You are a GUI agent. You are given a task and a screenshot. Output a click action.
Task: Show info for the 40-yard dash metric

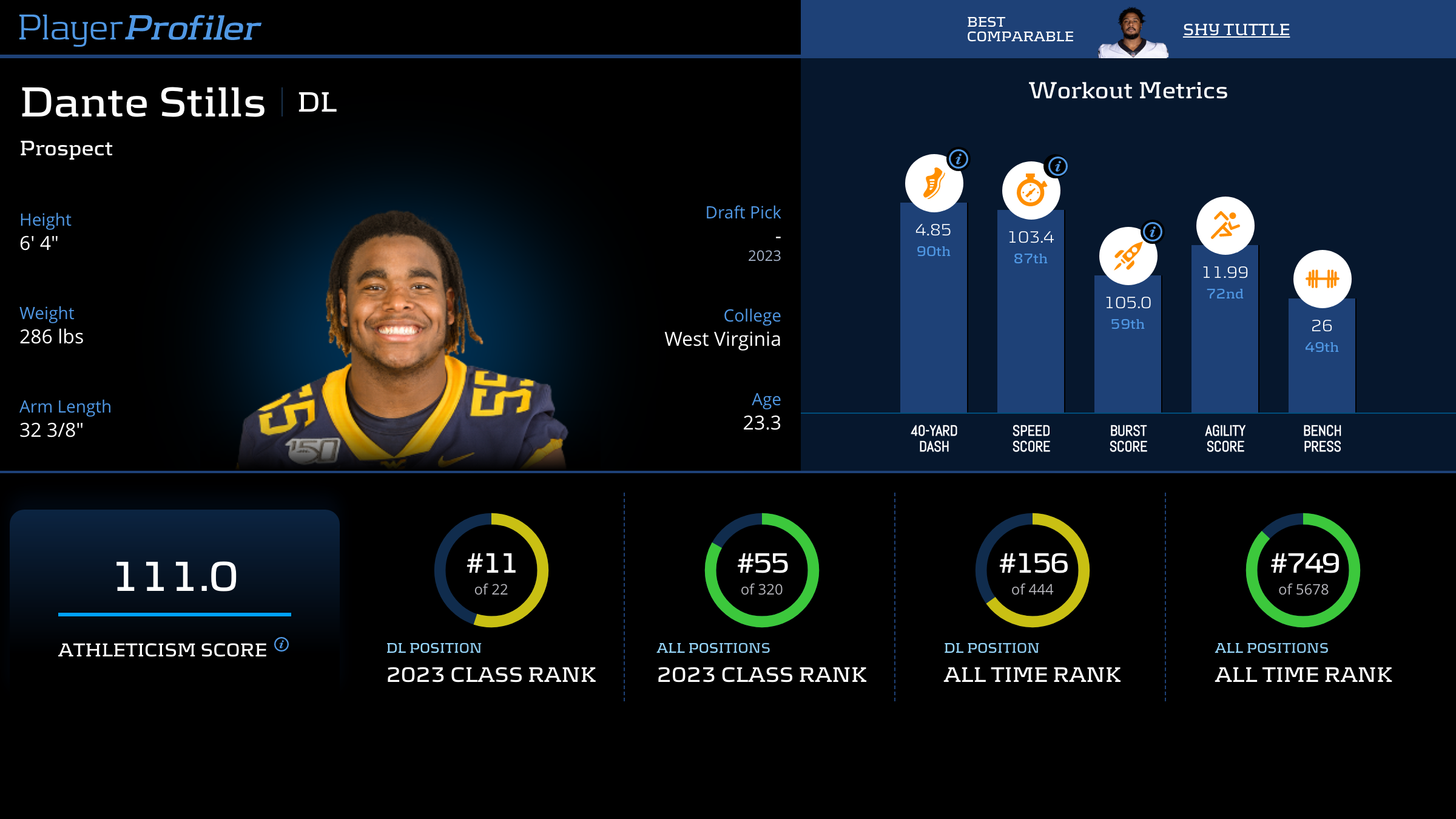click(x=959, y=159)
